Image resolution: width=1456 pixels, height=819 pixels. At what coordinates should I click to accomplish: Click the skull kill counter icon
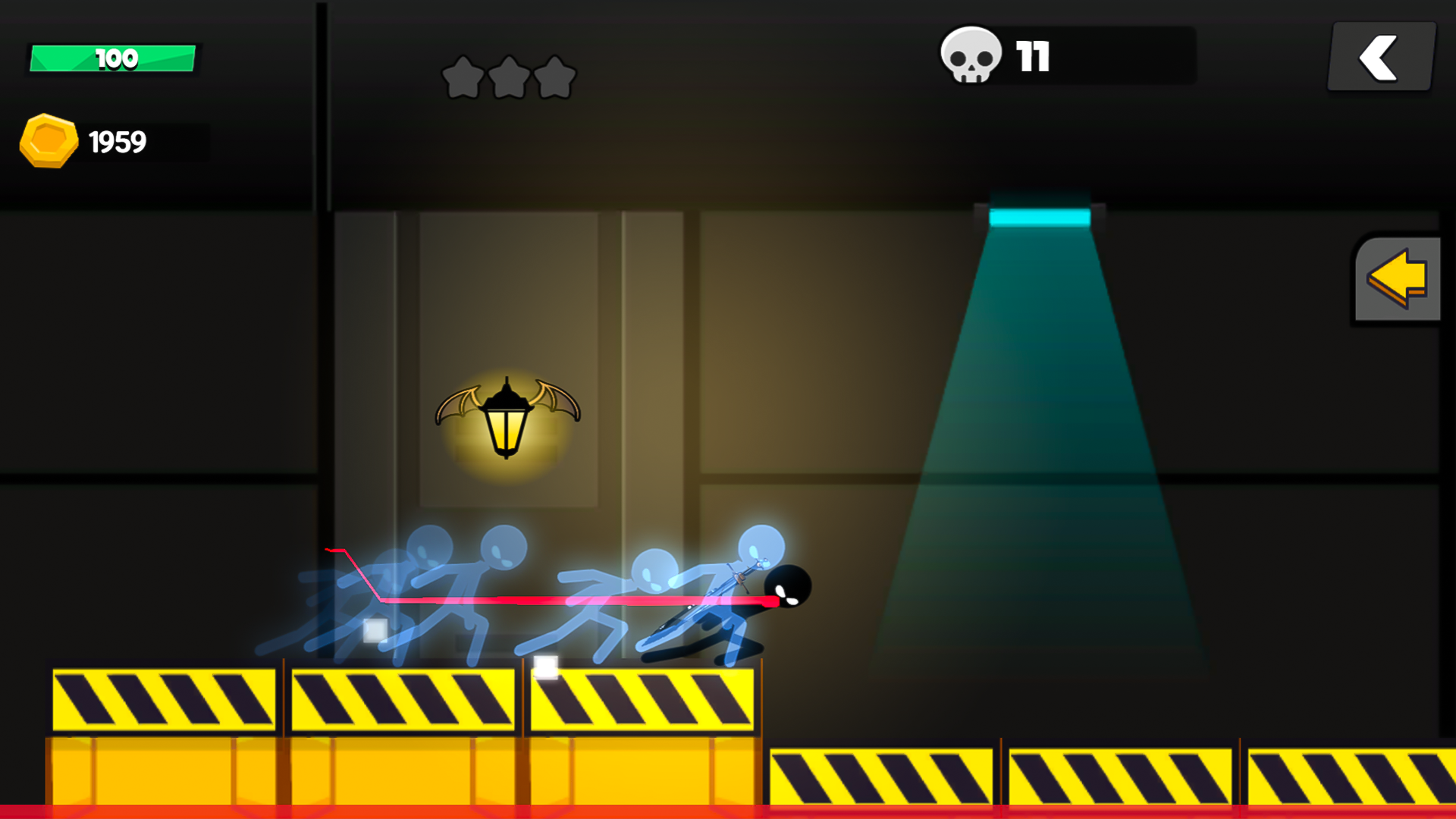click(971, 55)
